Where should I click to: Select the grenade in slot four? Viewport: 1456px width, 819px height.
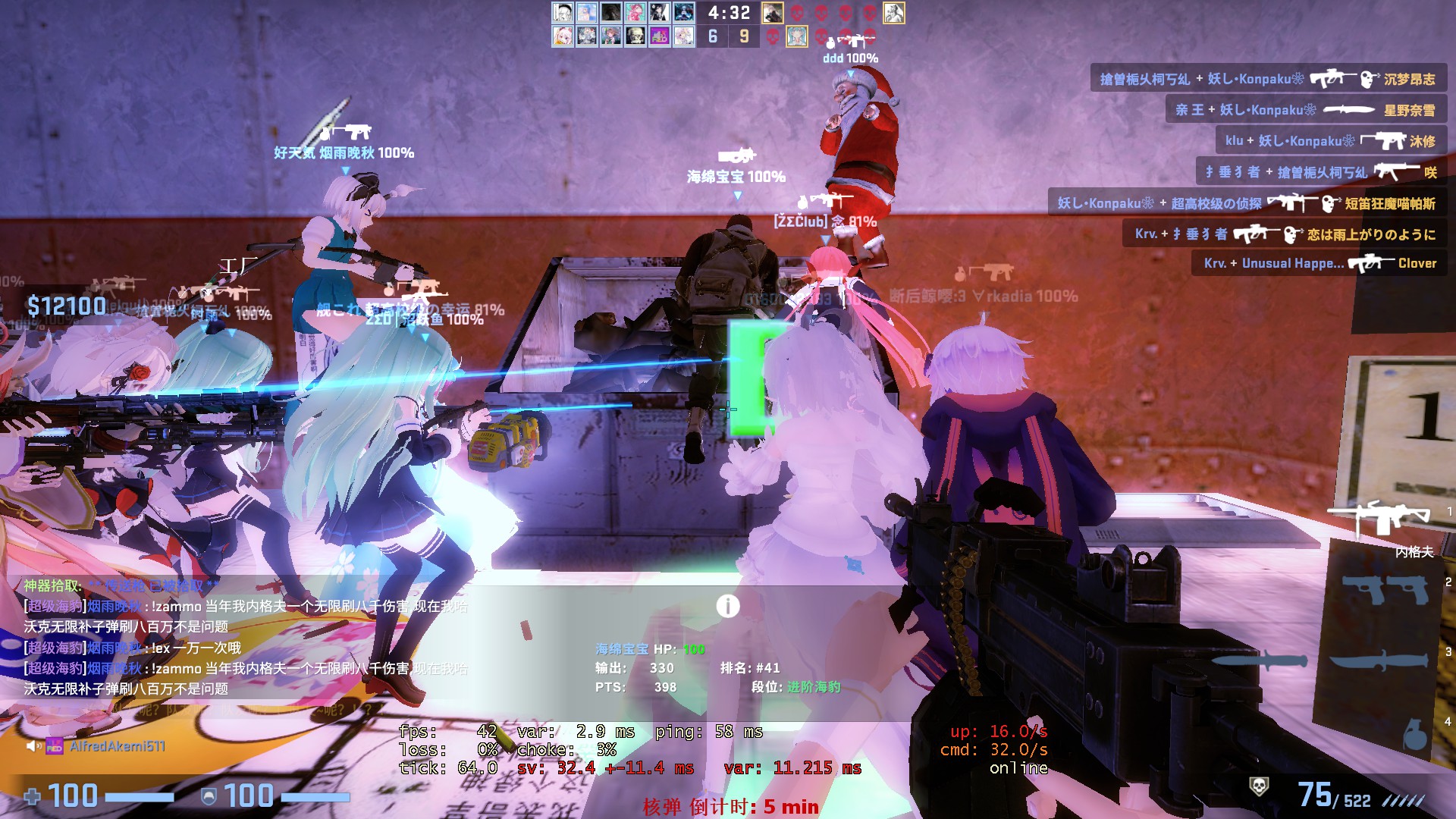click(x=1414, y=734)
